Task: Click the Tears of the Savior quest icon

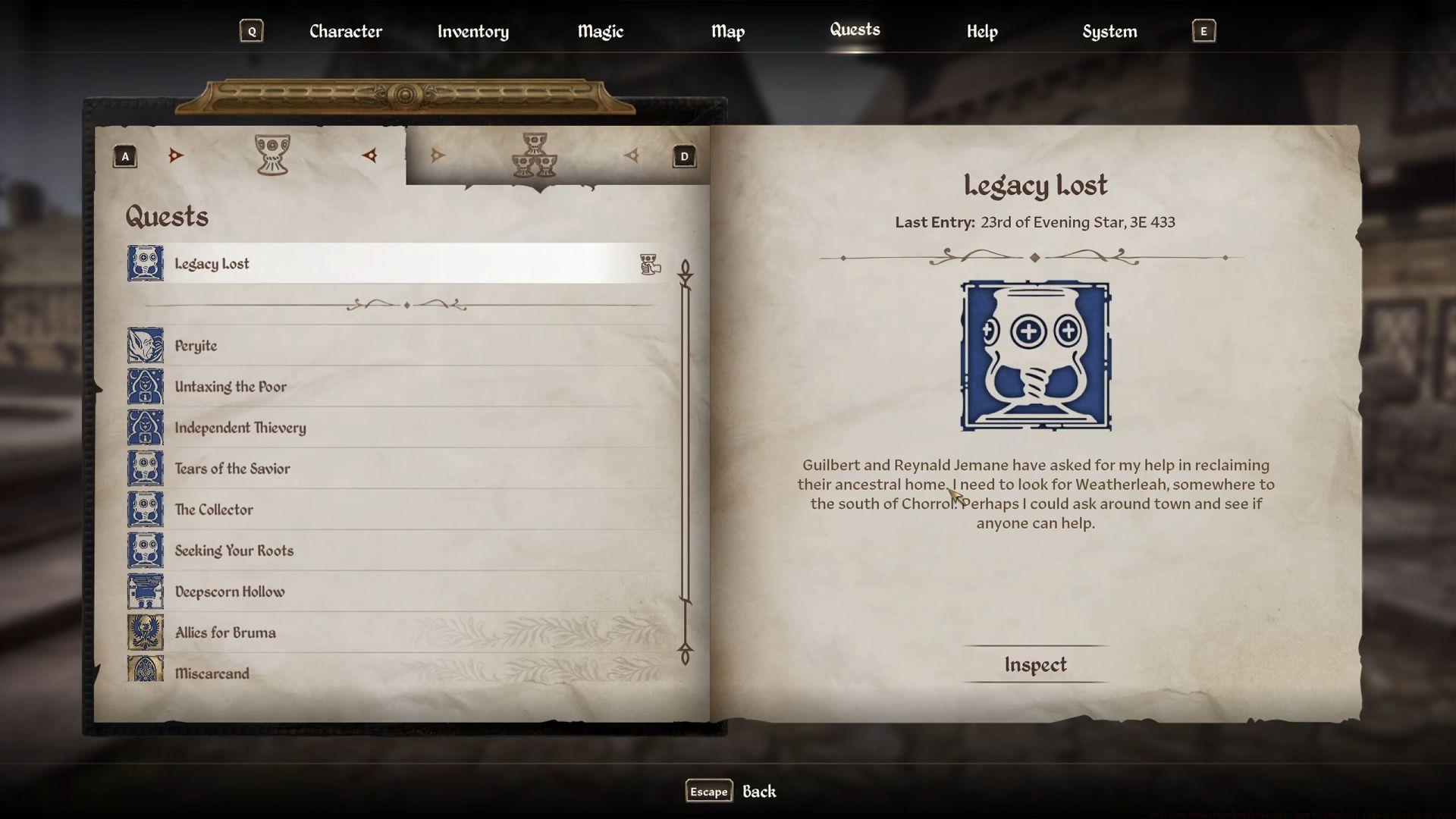Action: pyautogui.click(x=145, y=468)
